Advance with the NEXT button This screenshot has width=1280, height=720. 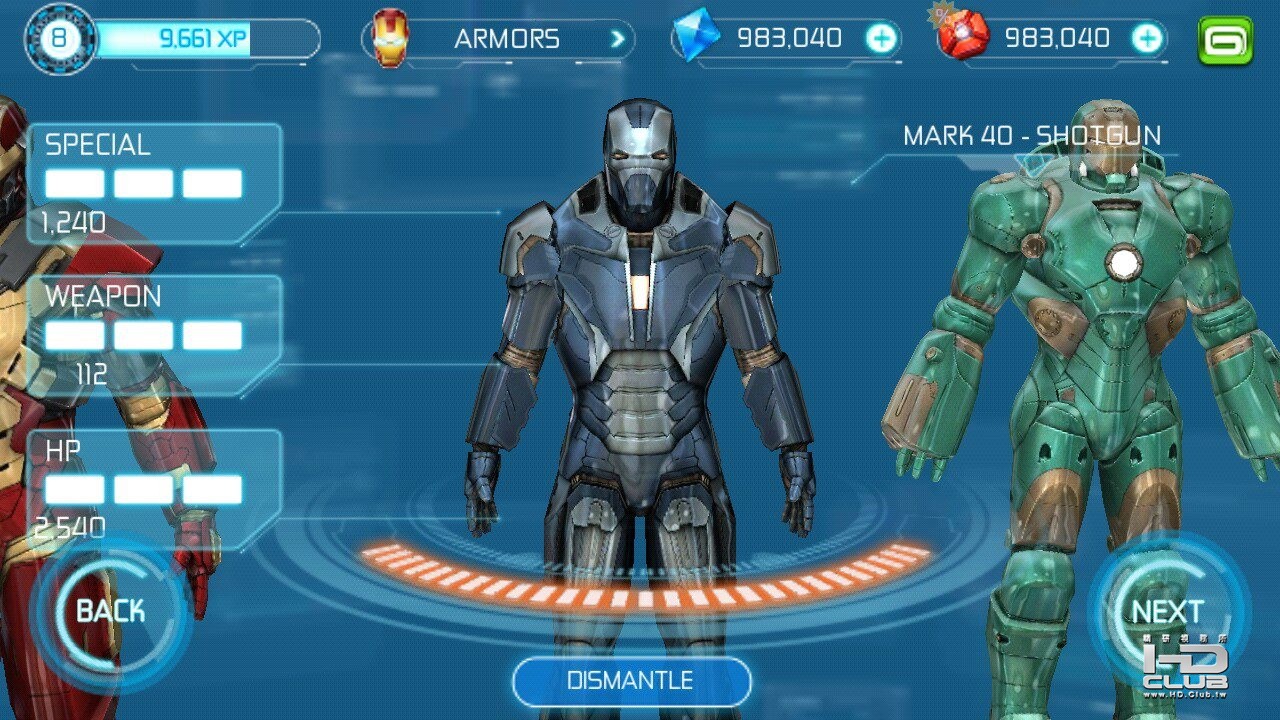pos(1167,611)
